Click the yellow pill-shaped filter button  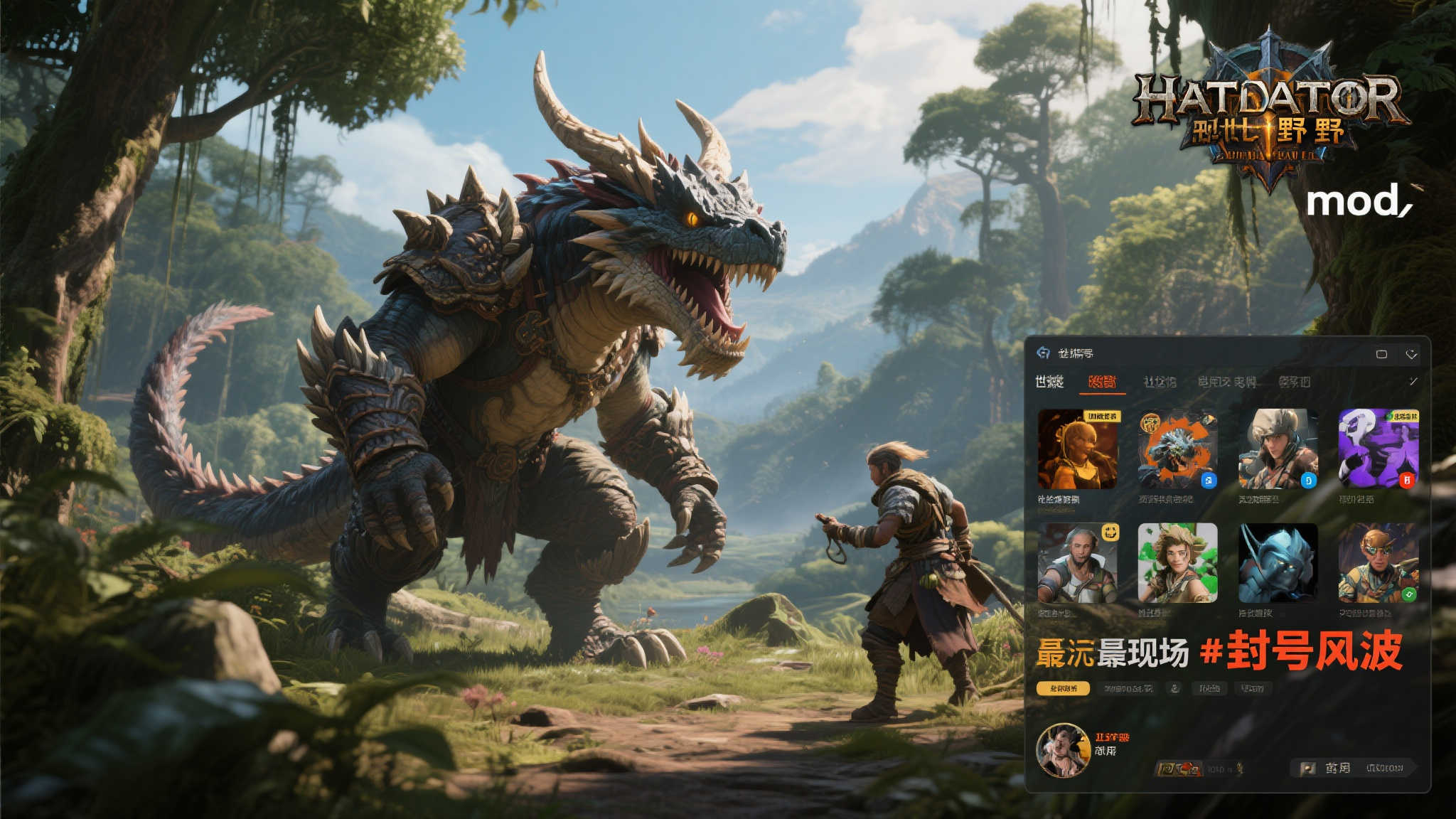[x=1063, y=688]
